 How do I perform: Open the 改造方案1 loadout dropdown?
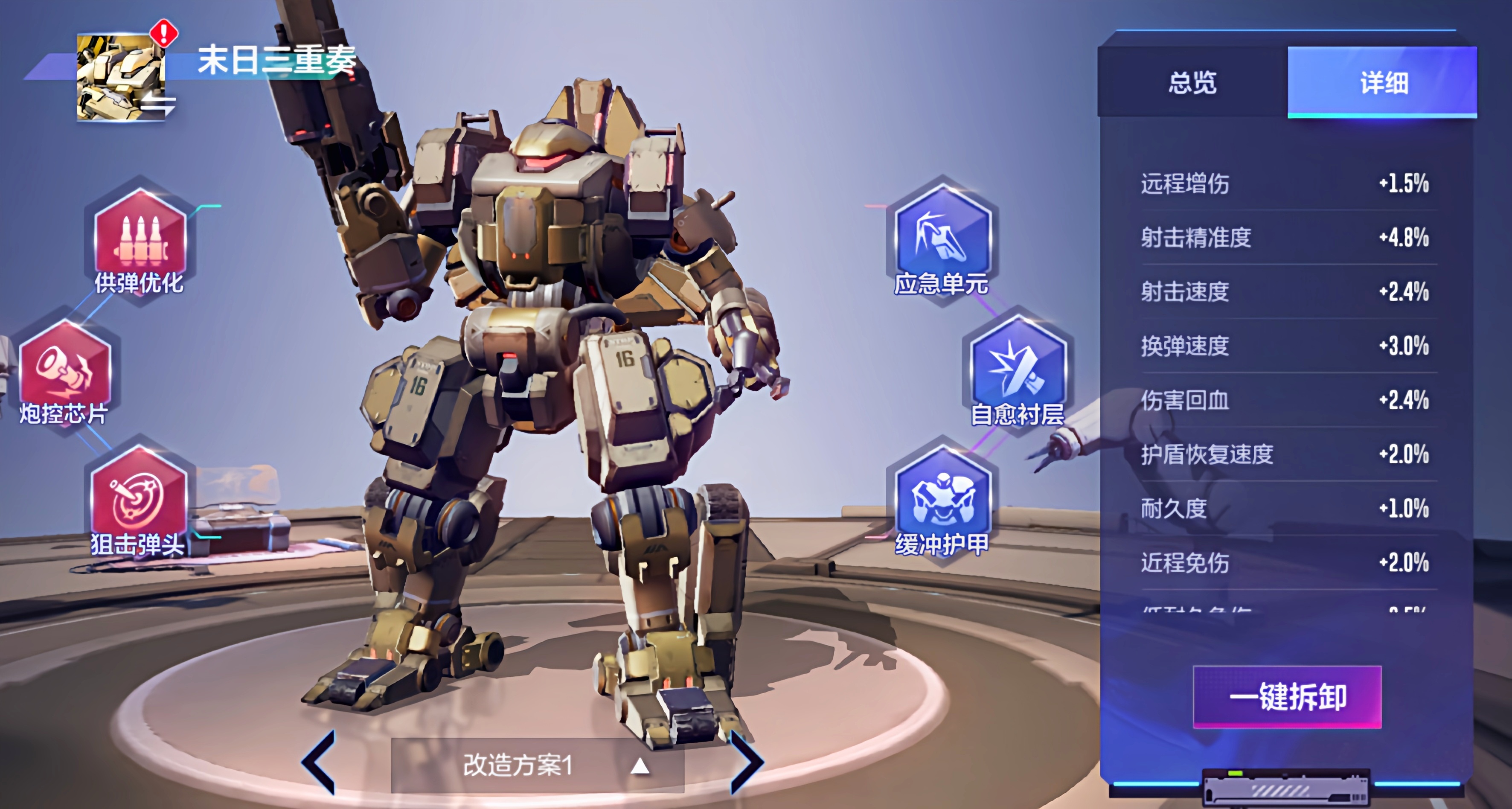537,765
